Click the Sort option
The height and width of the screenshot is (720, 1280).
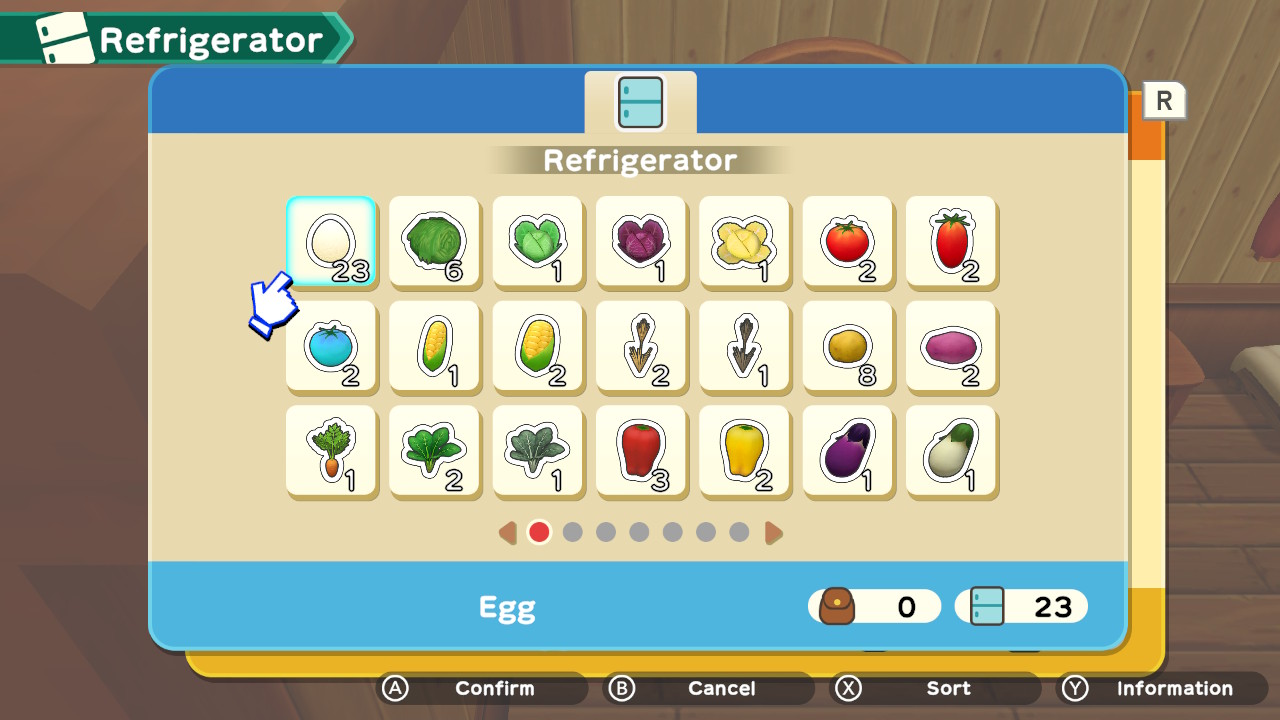(935, 688)
